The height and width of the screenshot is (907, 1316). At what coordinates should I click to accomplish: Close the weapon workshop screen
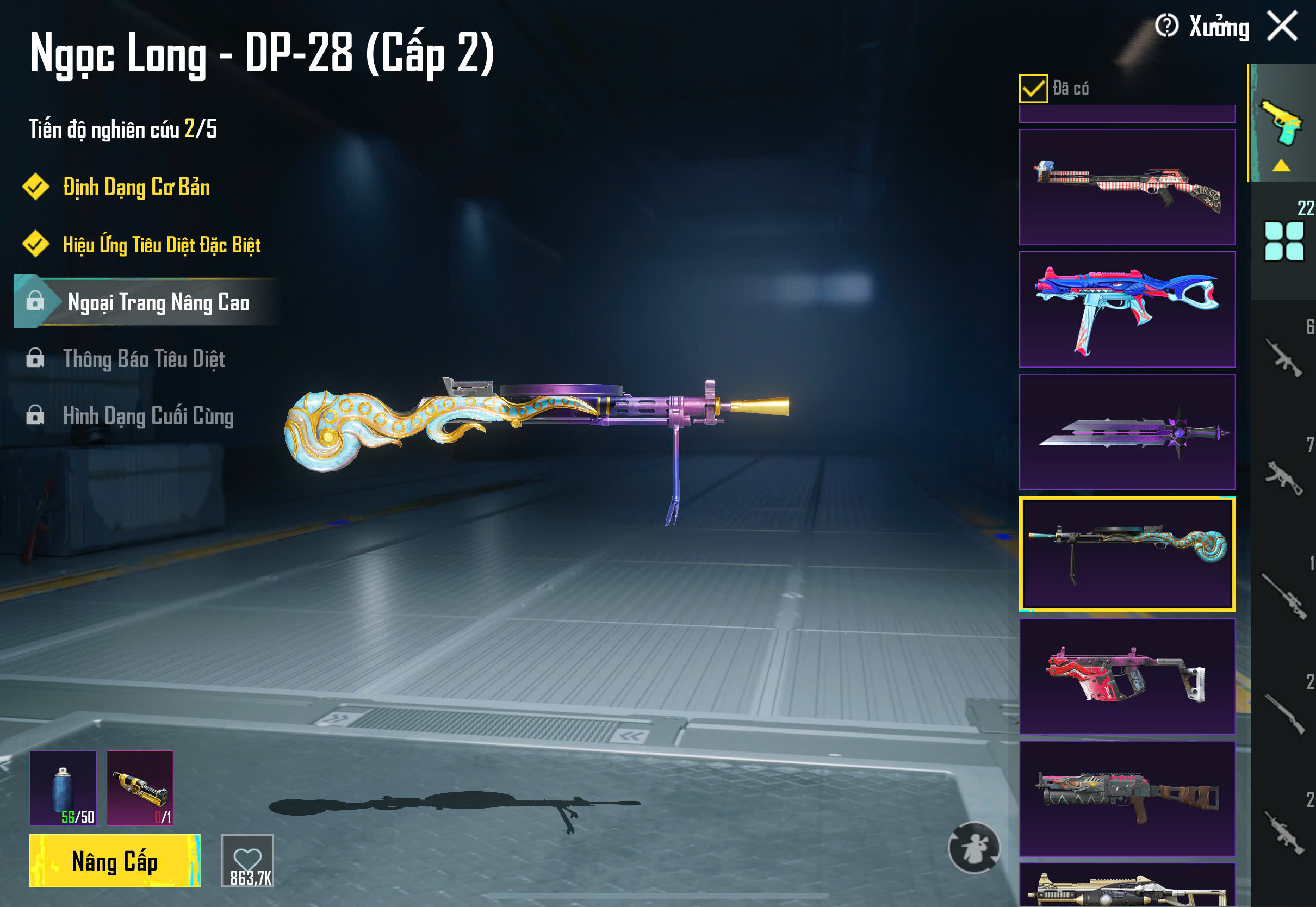point(1282,26)
